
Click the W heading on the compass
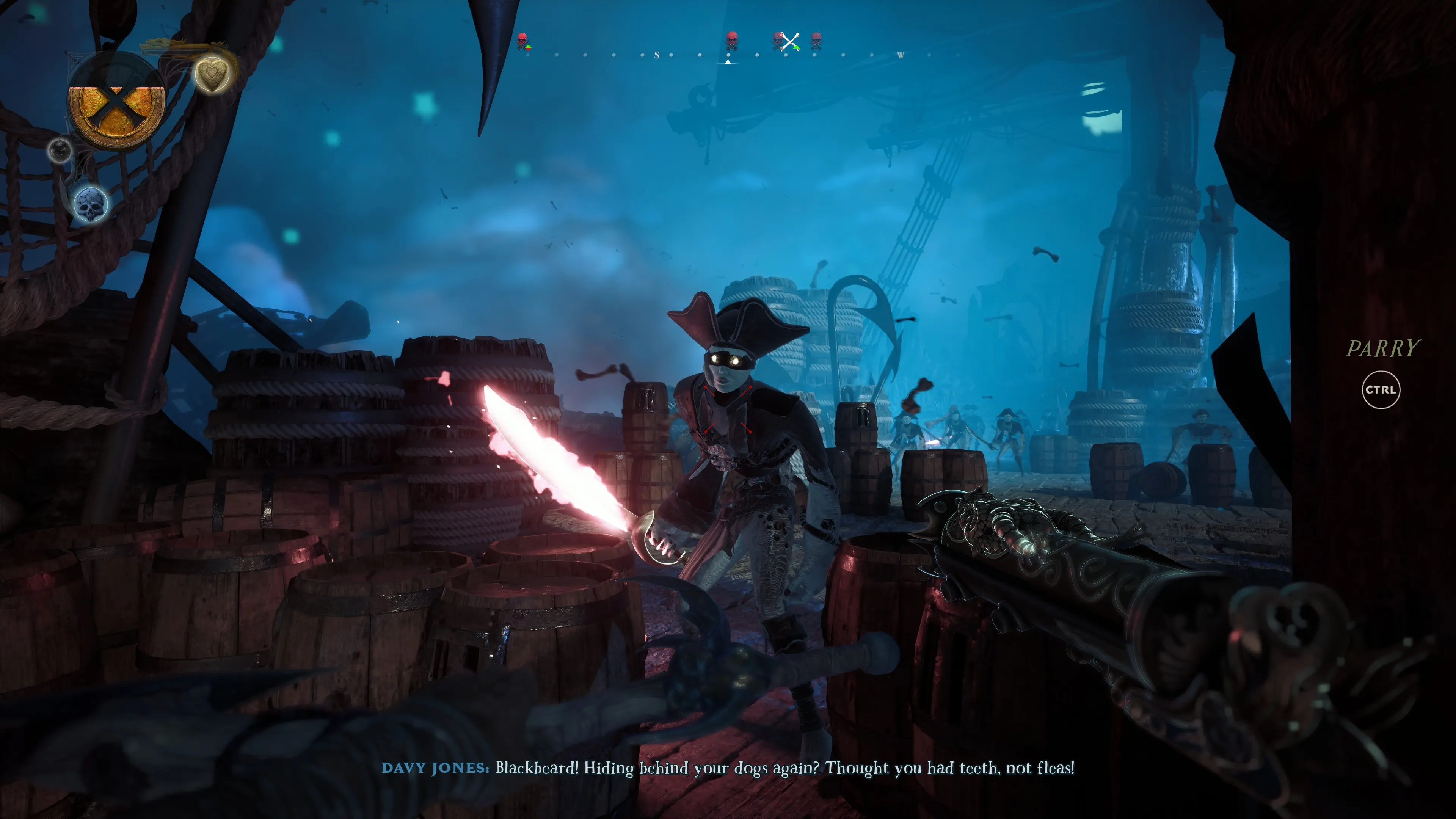click(900, 55)
